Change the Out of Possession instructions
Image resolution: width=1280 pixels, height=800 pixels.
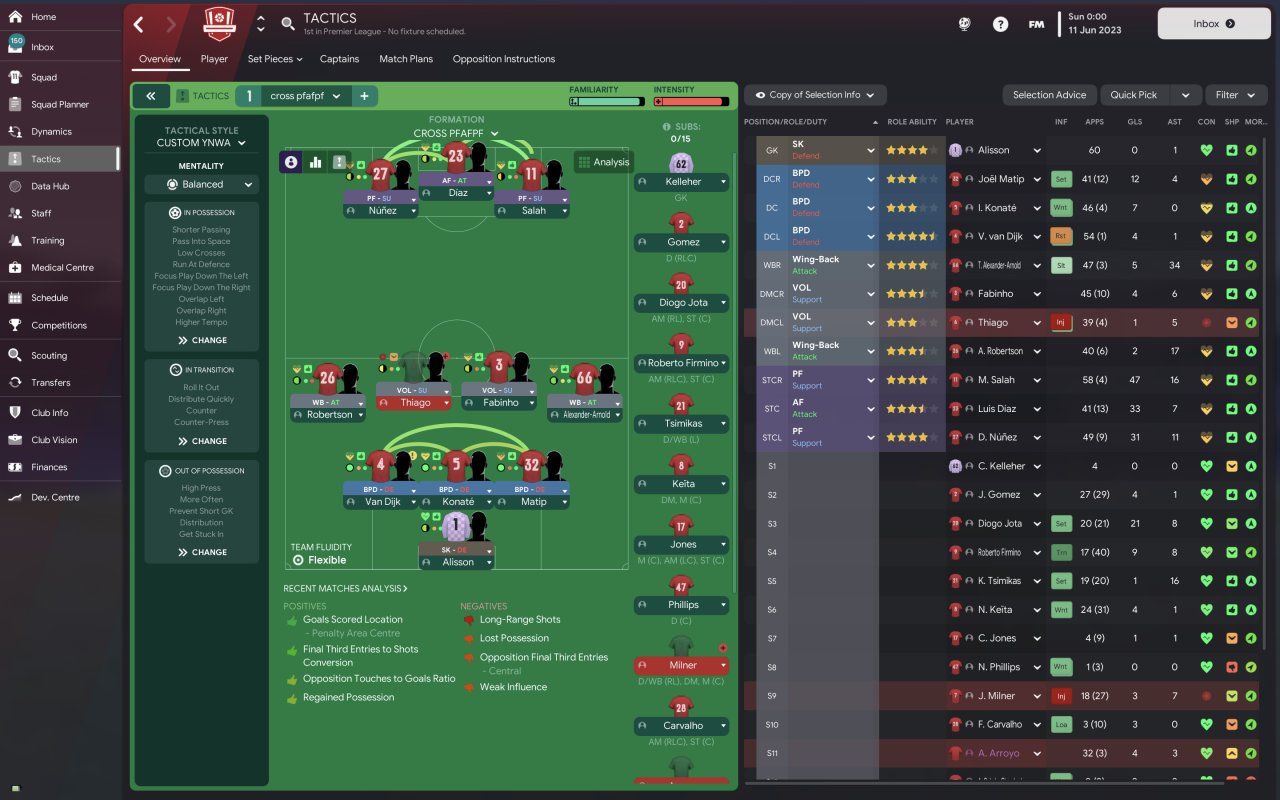tap(202, 552)
